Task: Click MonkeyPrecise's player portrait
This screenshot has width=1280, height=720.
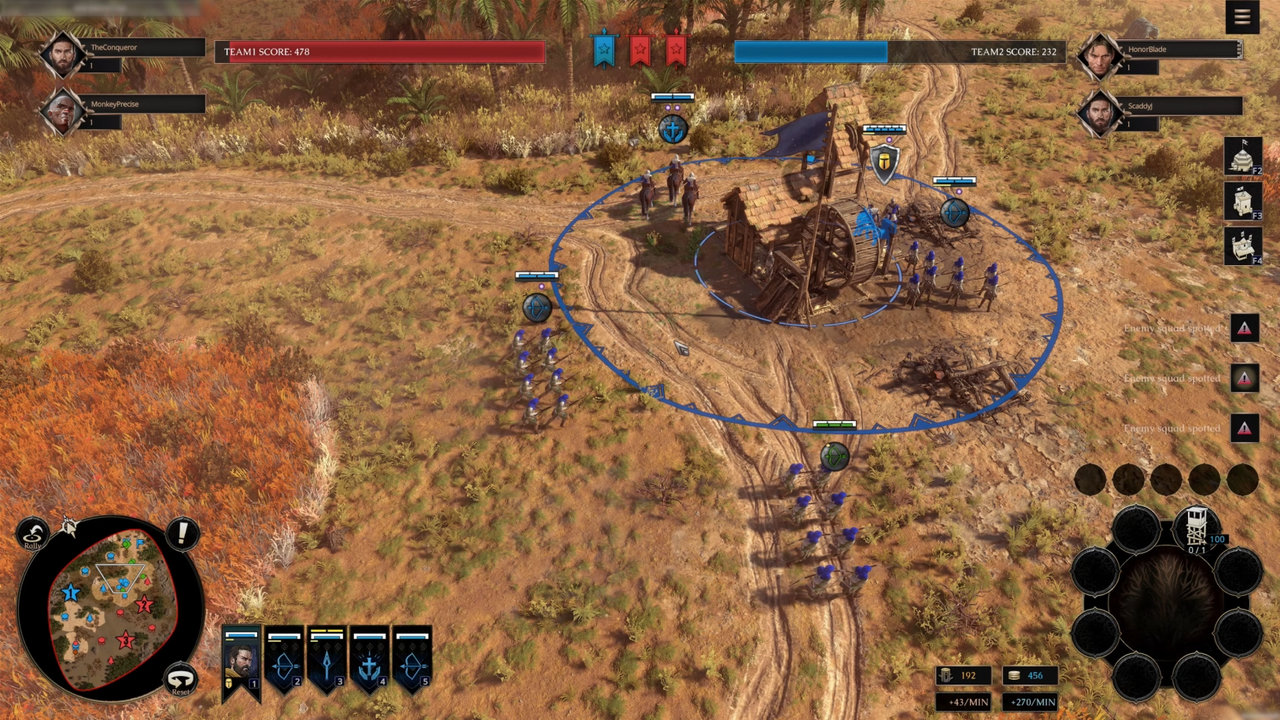Action: [62, 111]
